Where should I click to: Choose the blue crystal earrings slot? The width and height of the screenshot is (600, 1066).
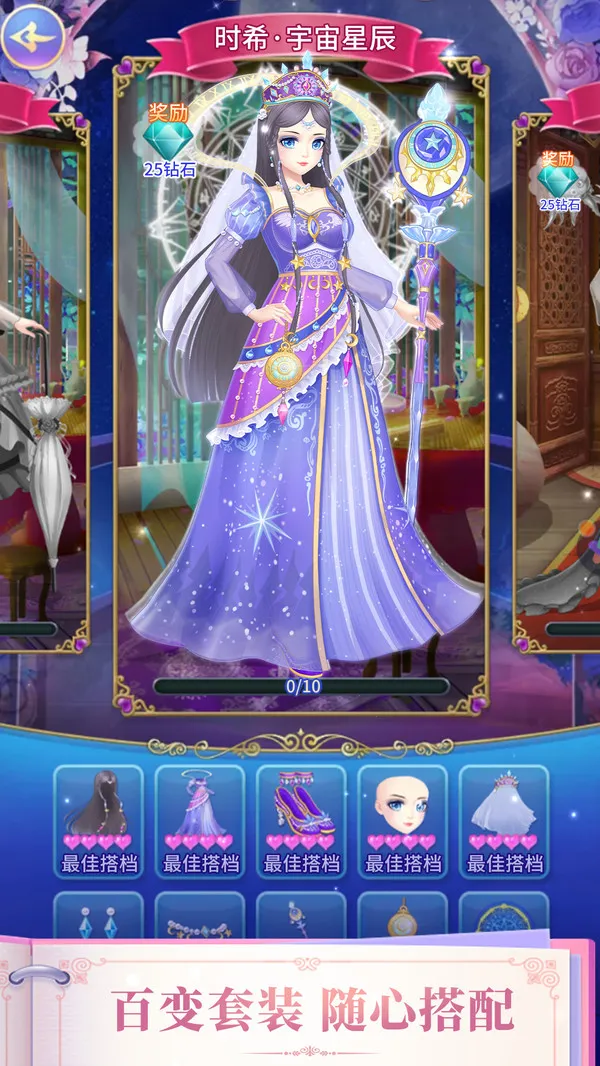(x=98, y=917)
